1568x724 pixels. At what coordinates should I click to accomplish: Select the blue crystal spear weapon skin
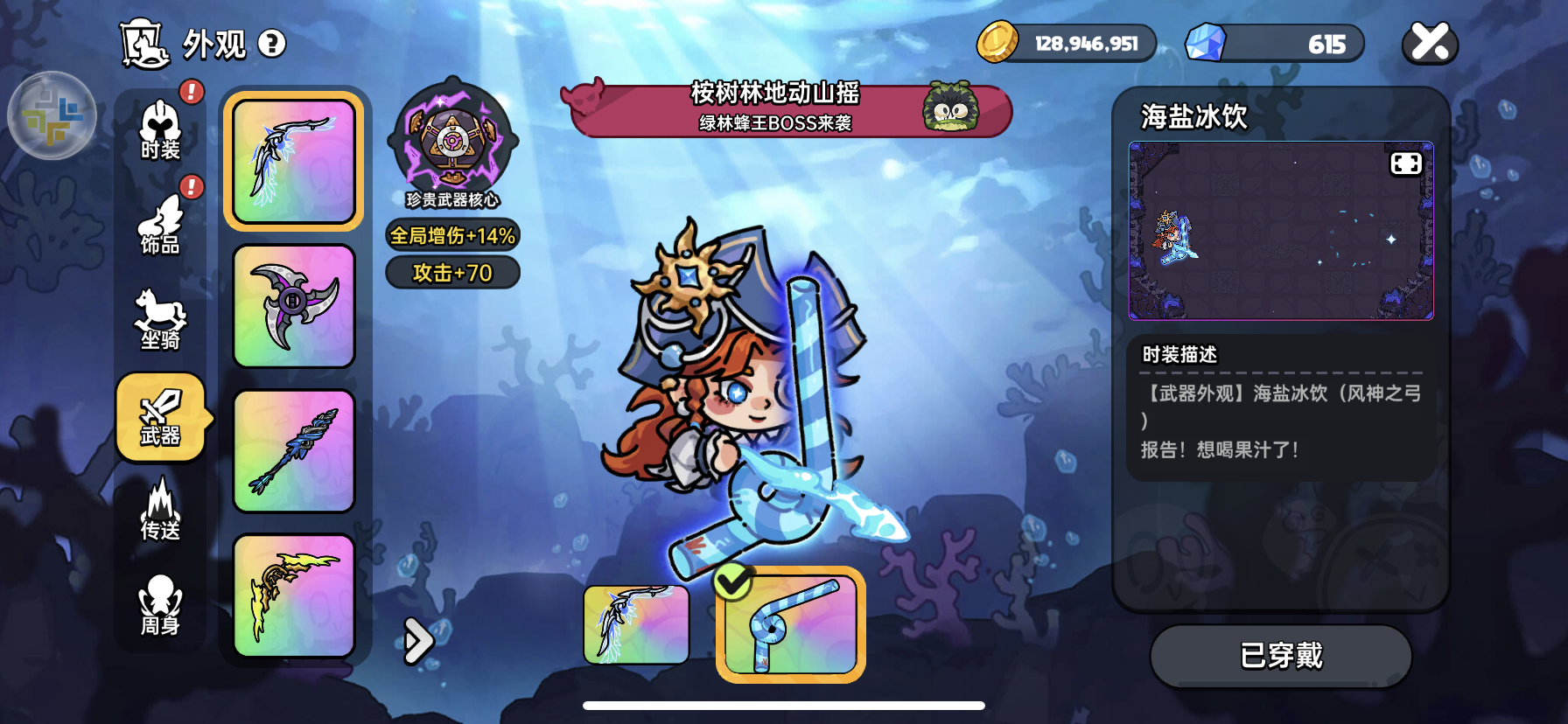294,450
